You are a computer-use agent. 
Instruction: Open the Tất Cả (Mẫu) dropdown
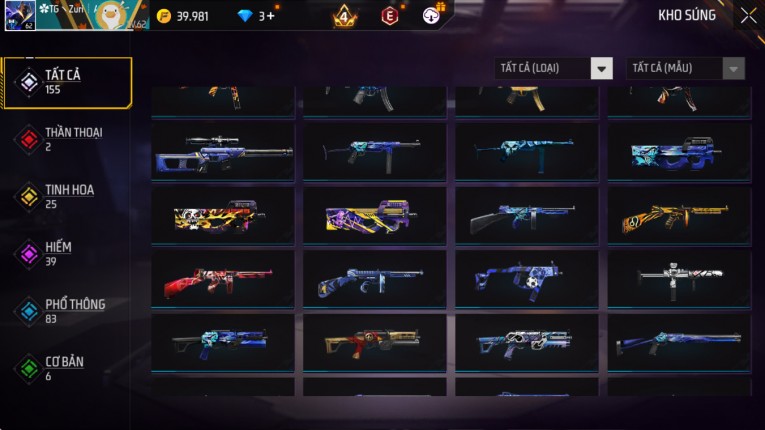pos(685,68)
